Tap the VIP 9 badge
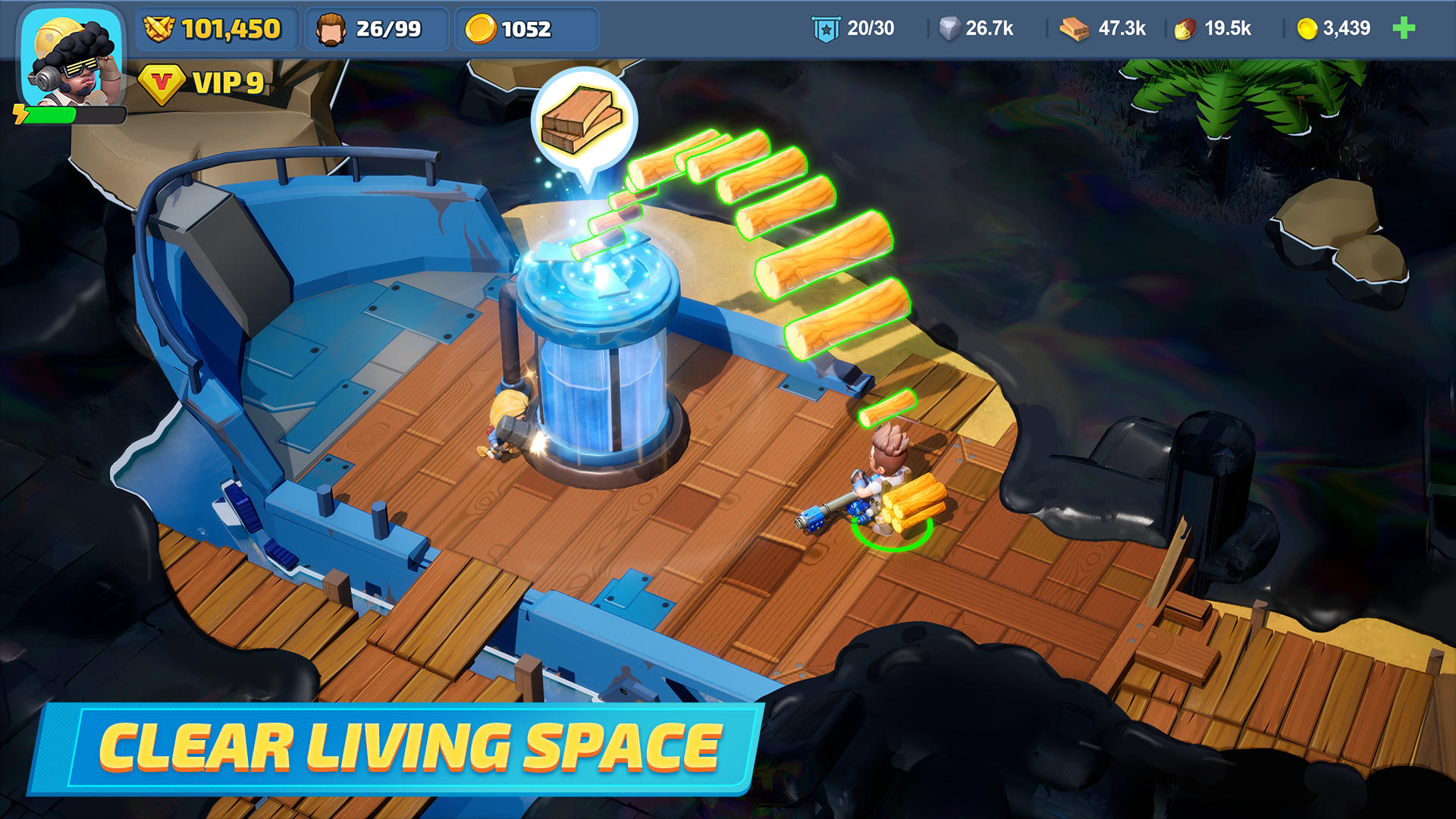The height and width of the screenshot is (819, 1456). pos(201,83)
